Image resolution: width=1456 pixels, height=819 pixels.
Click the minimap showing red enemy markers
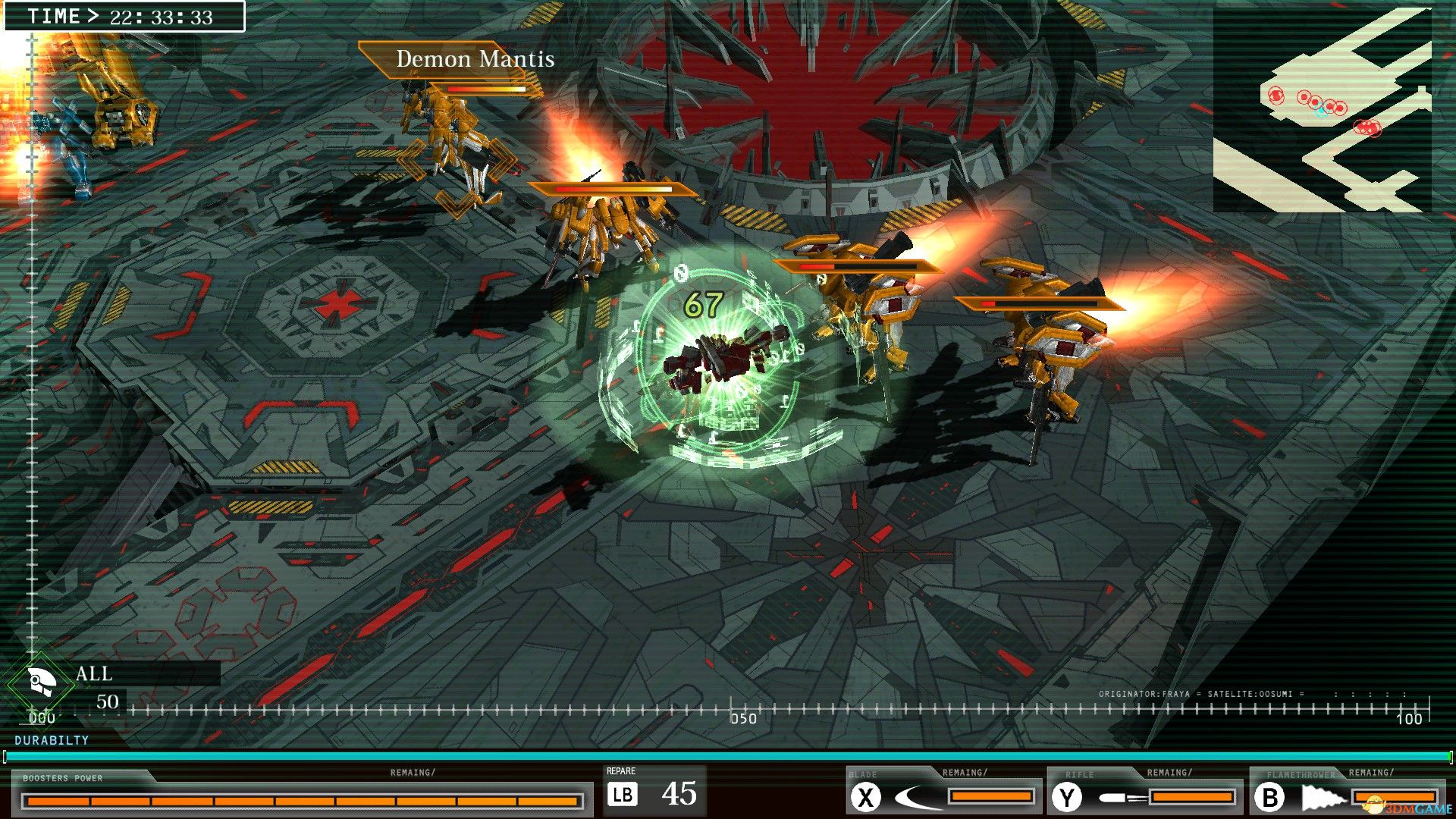[1322, 110]
